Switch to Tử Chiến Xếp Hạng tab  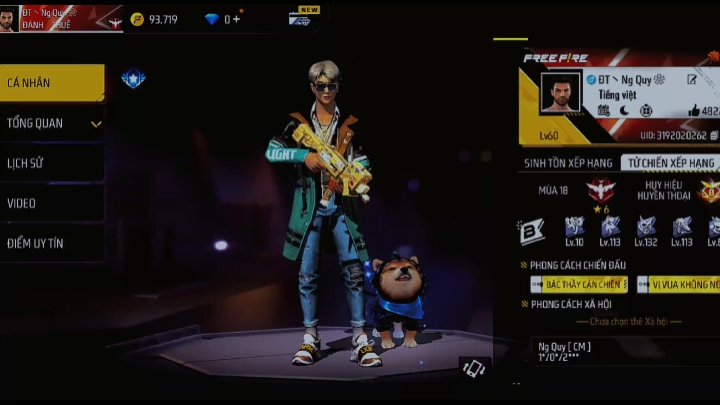[670, 163]
